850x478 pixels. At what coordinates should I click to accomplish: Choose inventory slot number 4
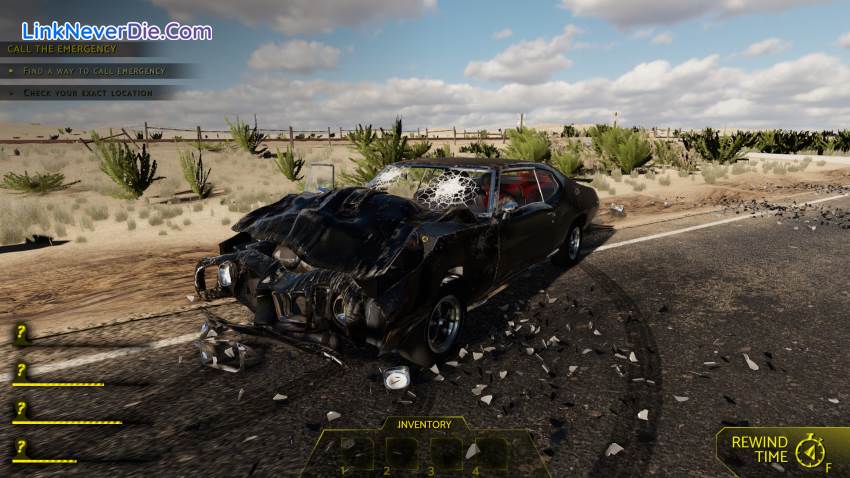click(x=490, y=454)
